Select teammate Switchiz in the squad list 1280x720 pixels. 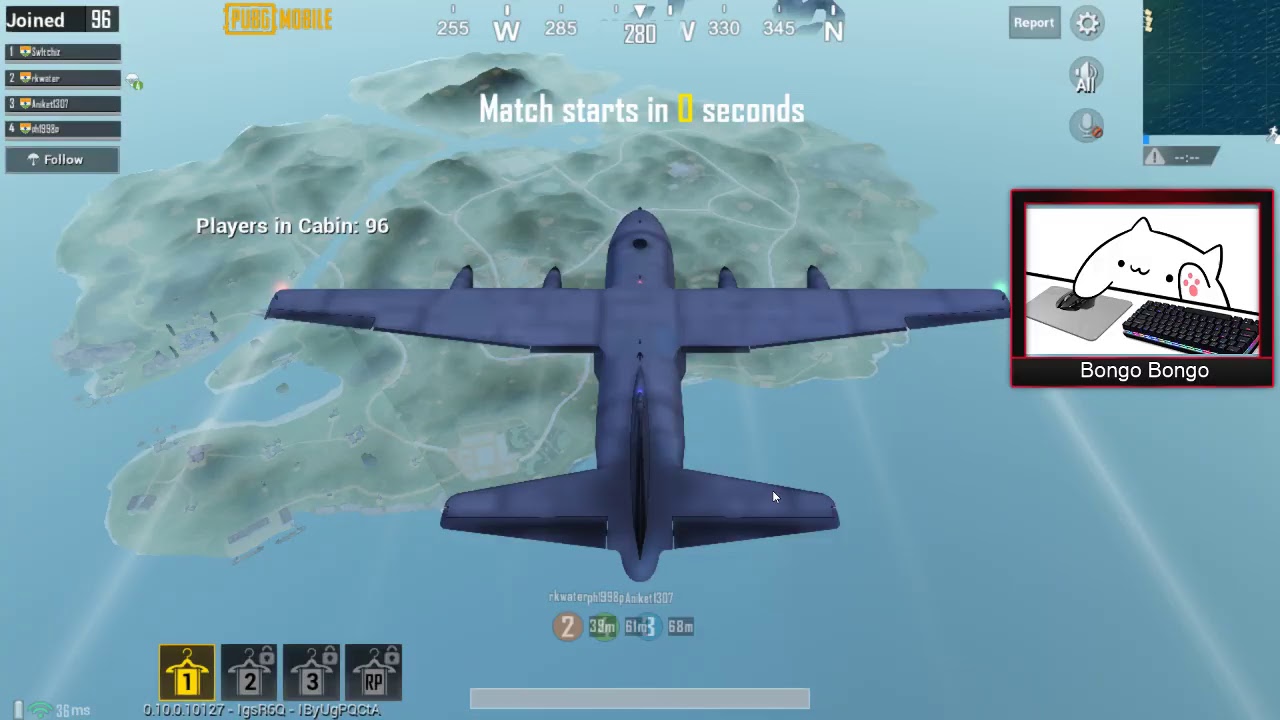pos(63,52)
